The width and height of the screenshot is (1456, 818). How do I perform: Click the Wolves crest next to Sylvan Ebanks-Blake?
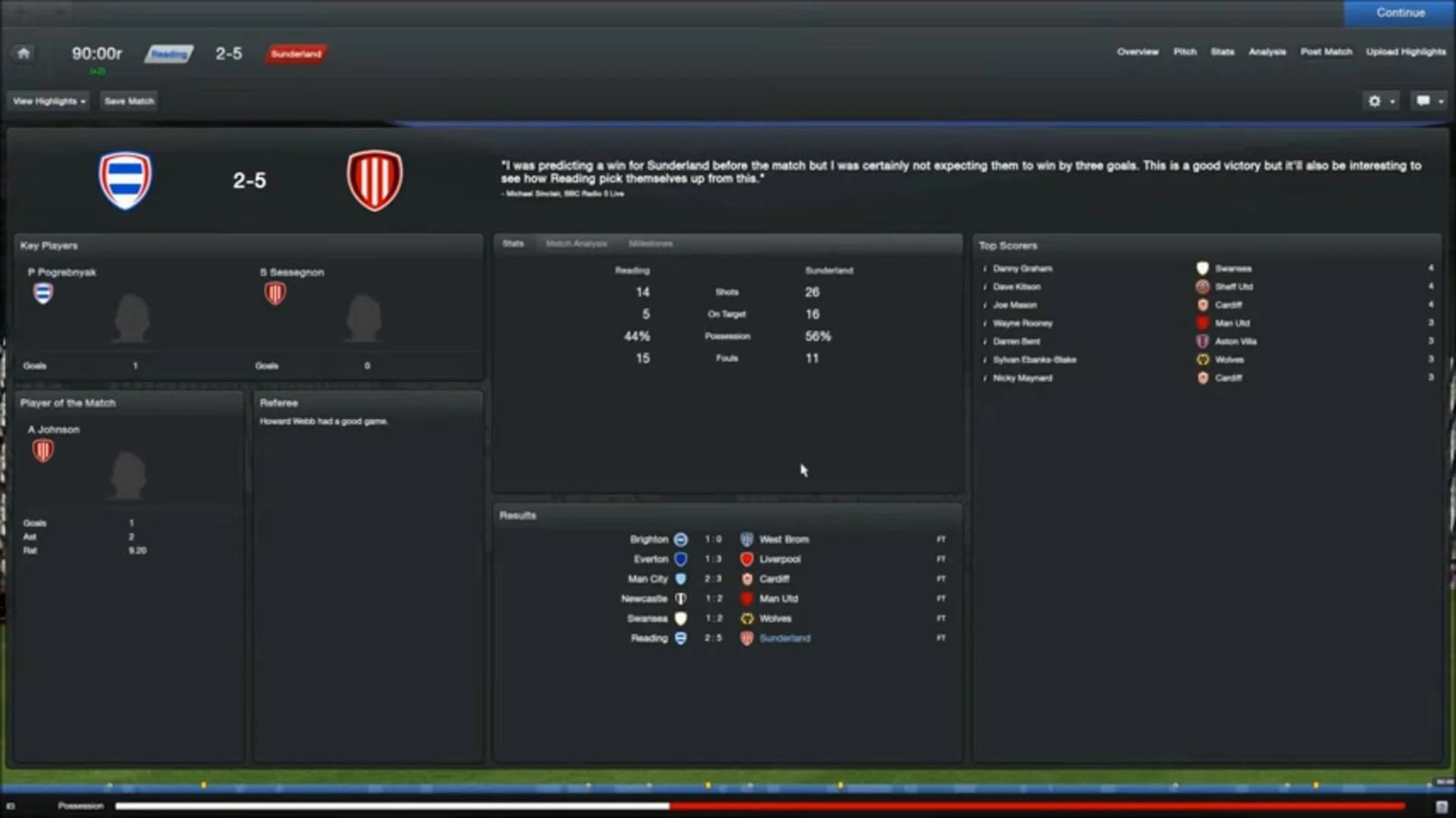pyautogui.click(x=1203, y=359)
